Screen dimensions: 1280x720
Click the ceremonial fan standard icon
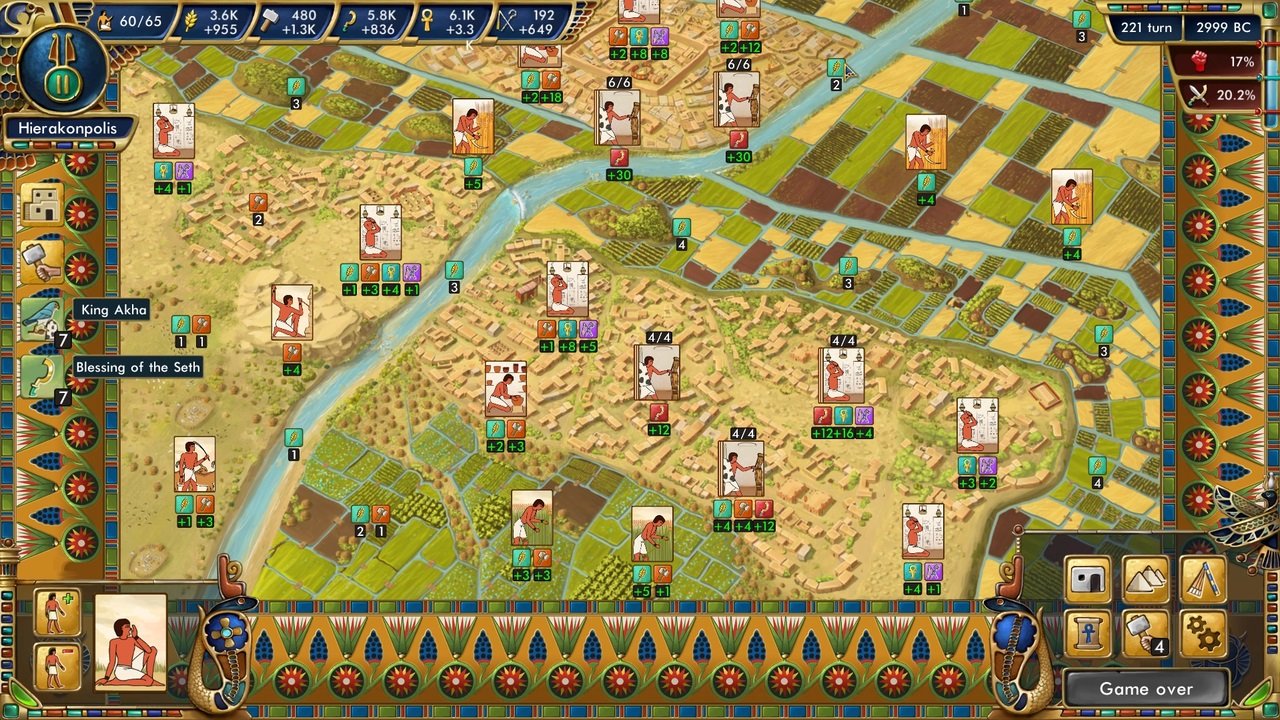point(1204,579)
